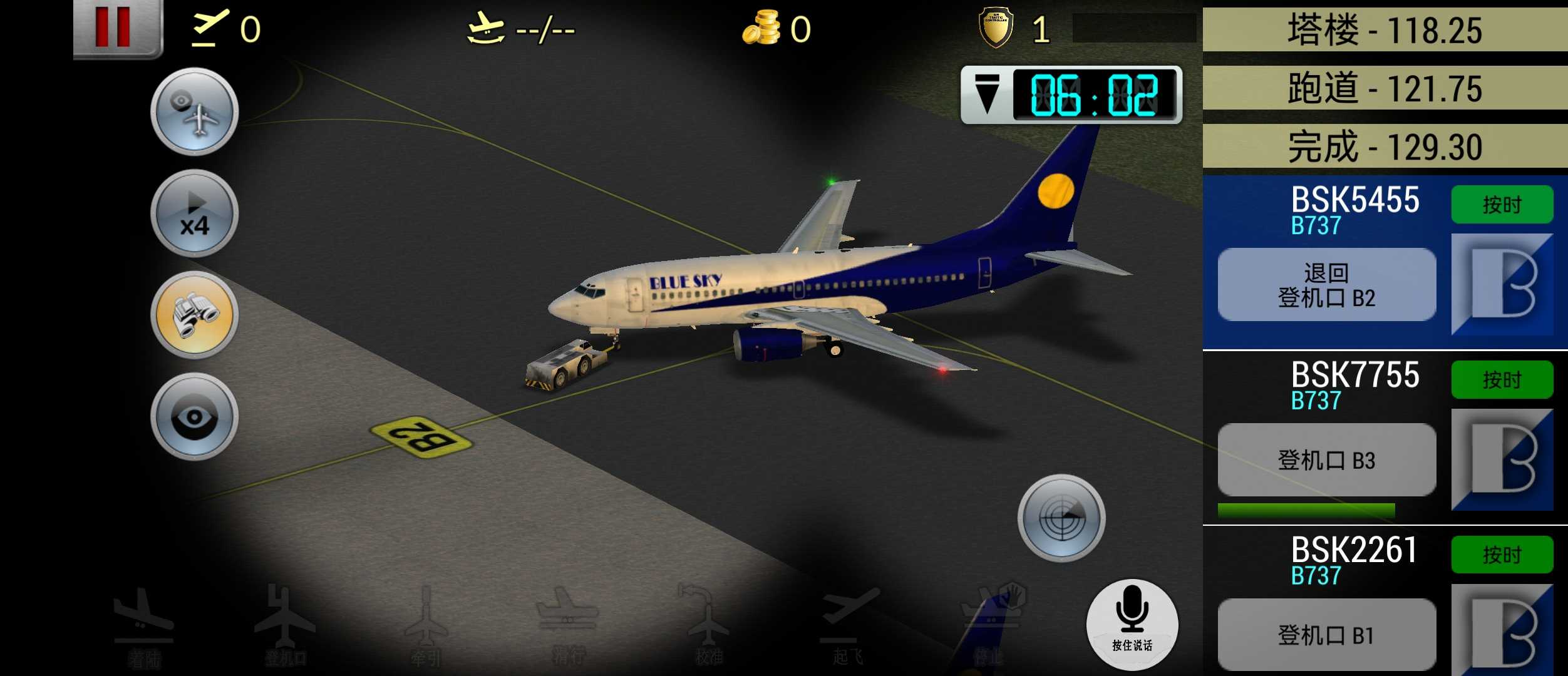This screenshot has height=676, width=1568.
Task: Toggle the airplane follow camera view
Action: (194, 111)
